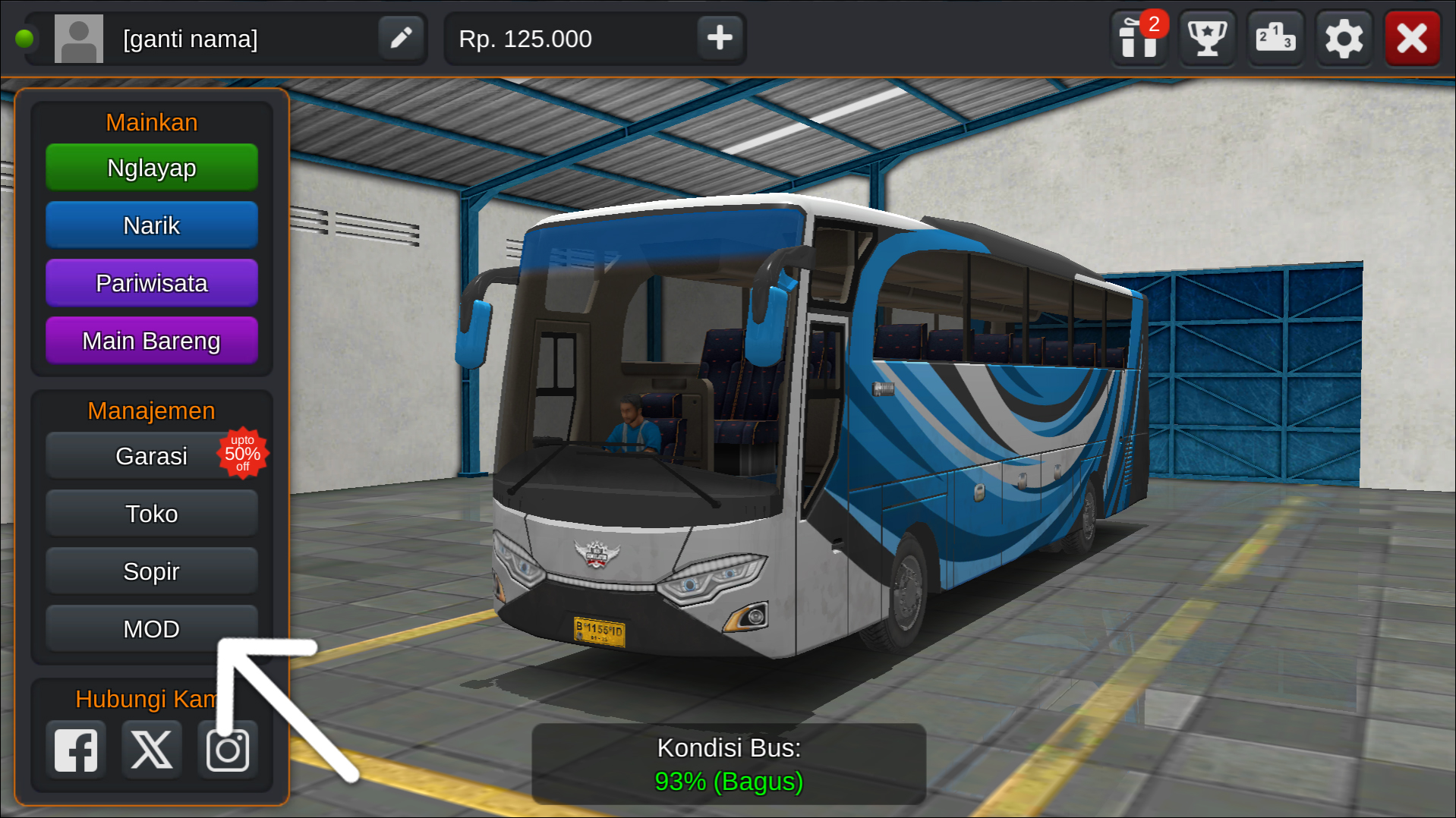Open the Facebook page icon
Image resolution: width=1456 pixels, height=818 pixels.
click(75, 750)
